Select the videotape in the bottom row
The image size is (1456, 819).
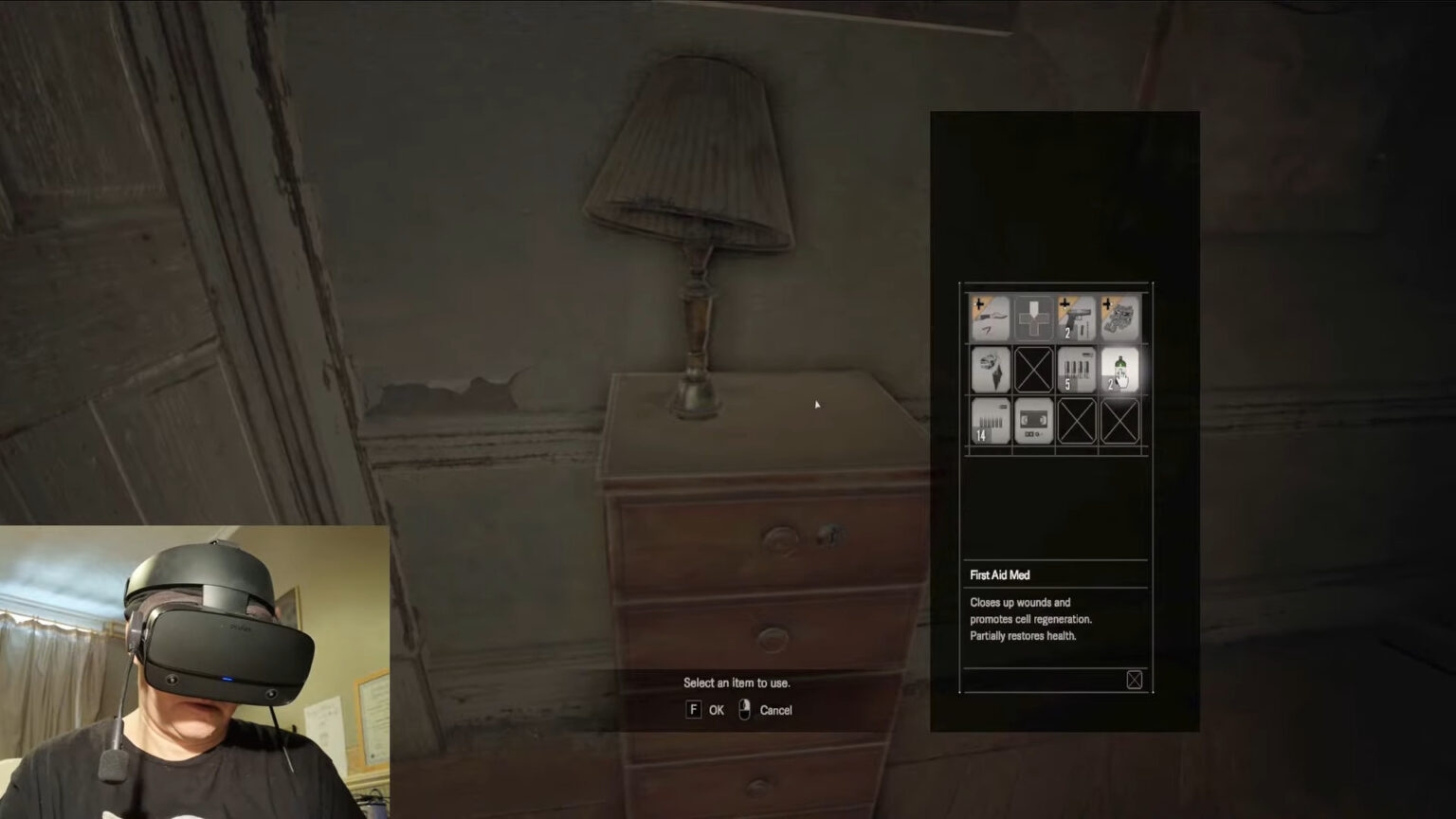1033,420
